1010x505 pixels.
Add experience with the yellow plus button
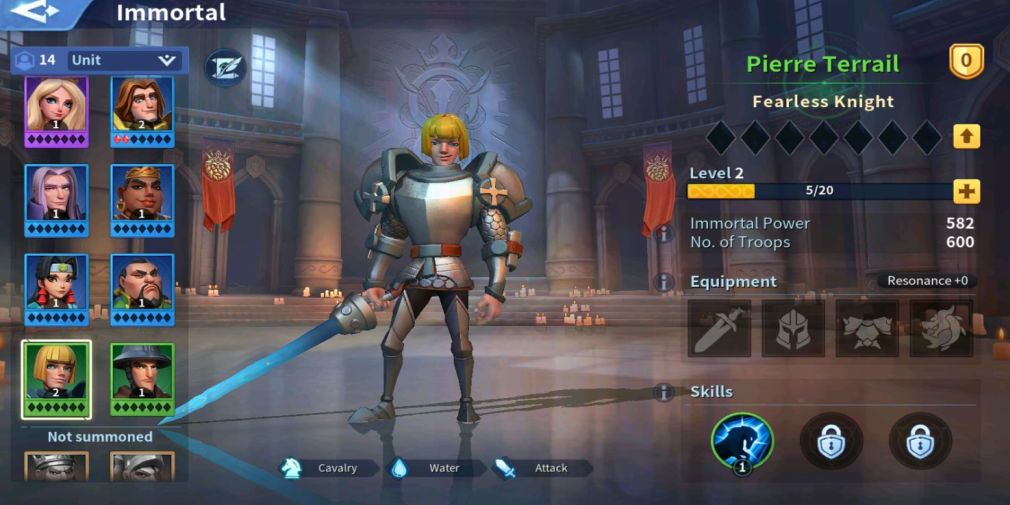966,191
